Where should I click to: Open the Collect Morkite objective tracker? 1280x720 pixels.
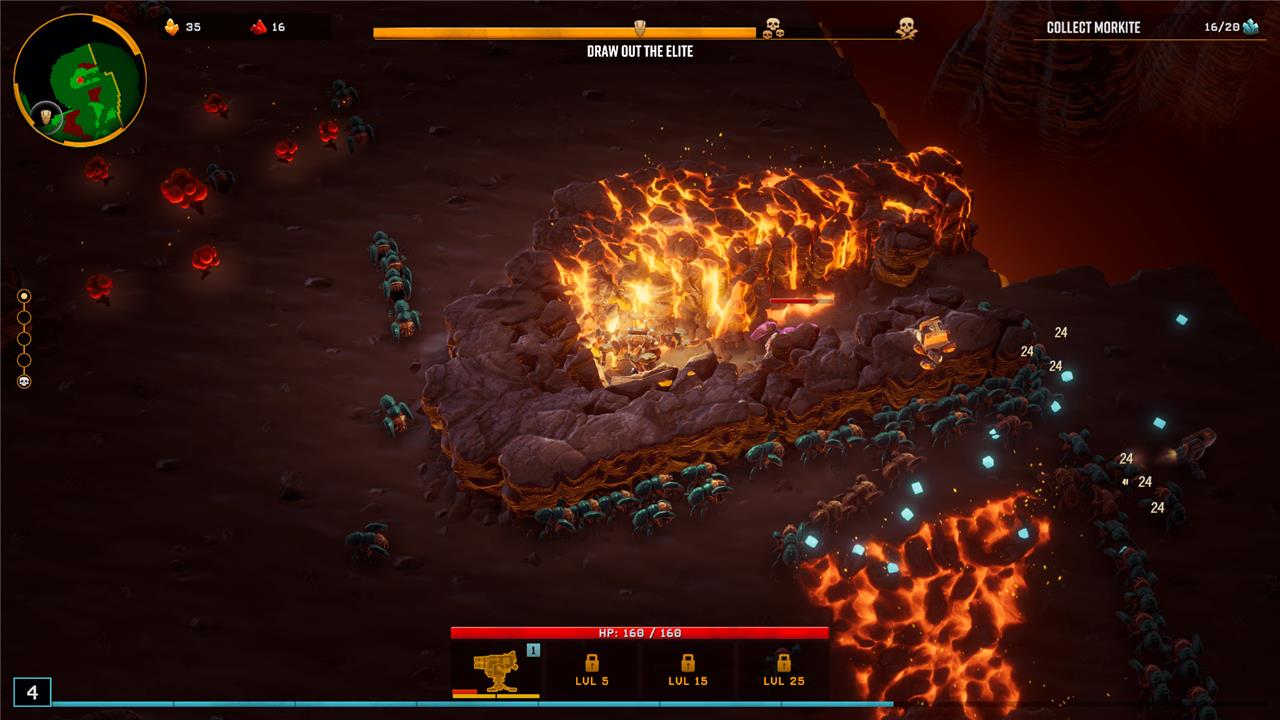click(1146, 27)
